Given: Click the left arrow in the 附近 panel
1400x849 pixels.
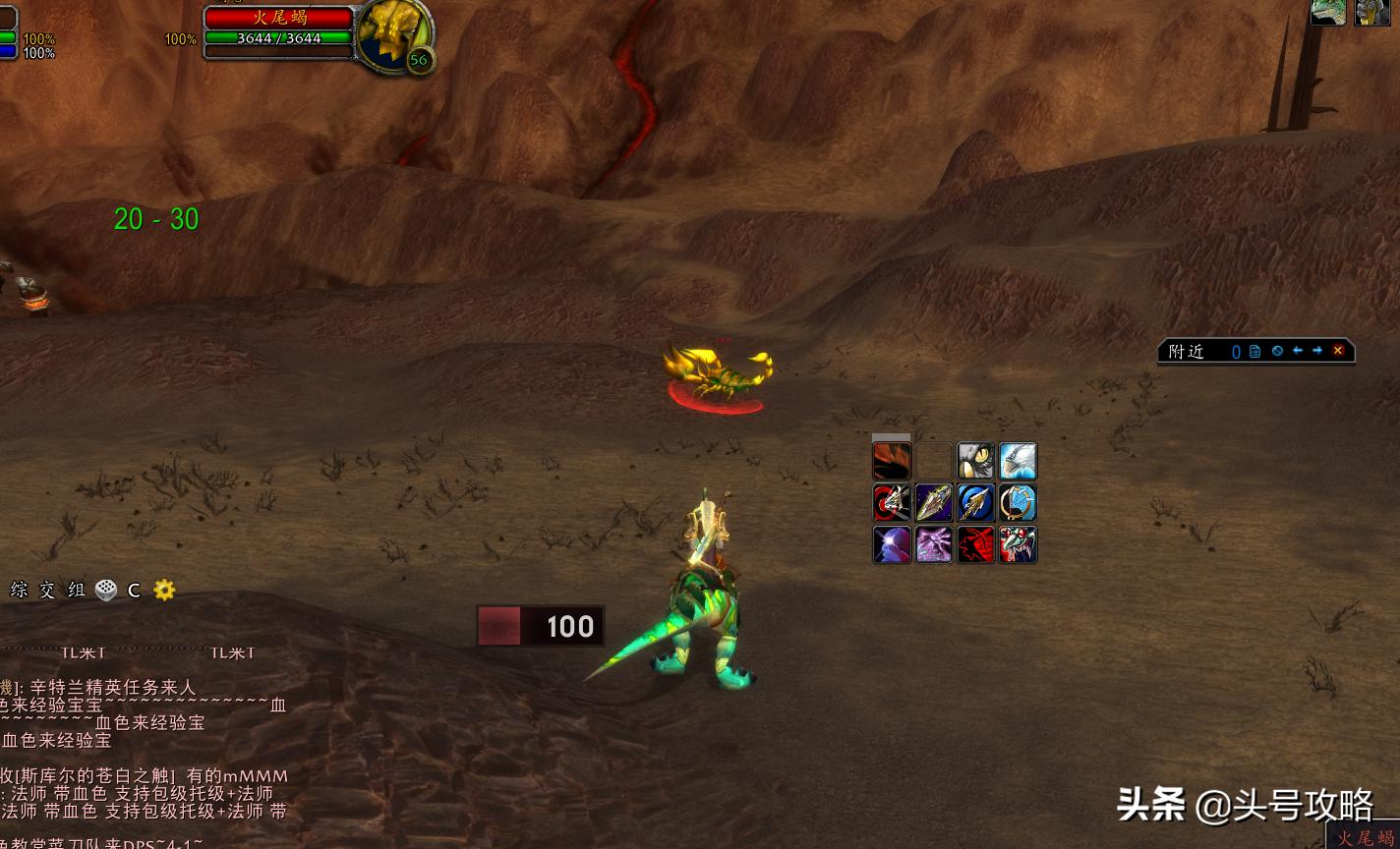Looking at the screenshot, I should (x=1298, y=351).
